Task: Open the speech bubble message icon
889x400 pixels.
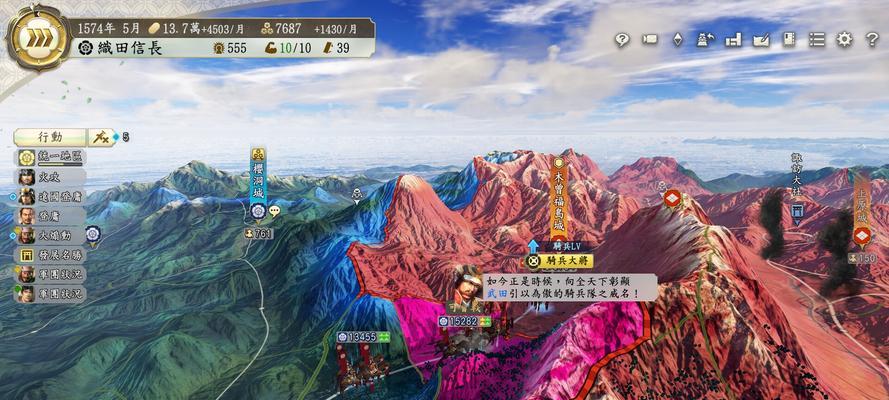Action: pos(274,211)
